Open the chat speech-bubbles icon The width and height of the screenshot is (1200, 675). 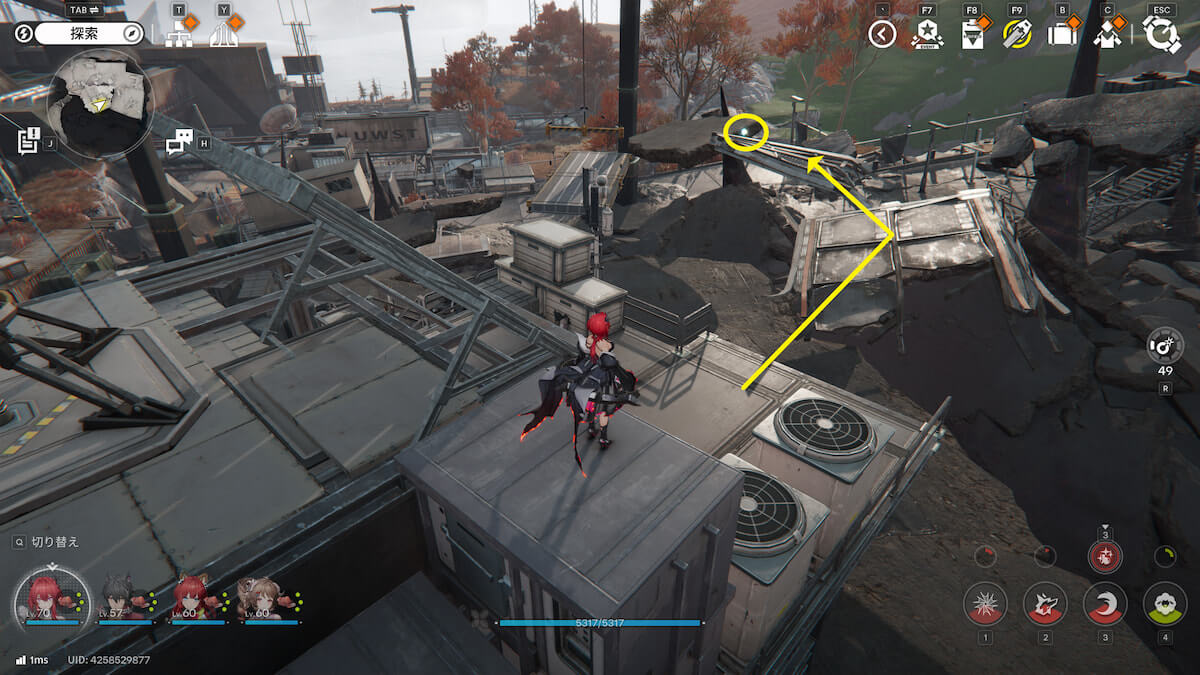(179, 142)
